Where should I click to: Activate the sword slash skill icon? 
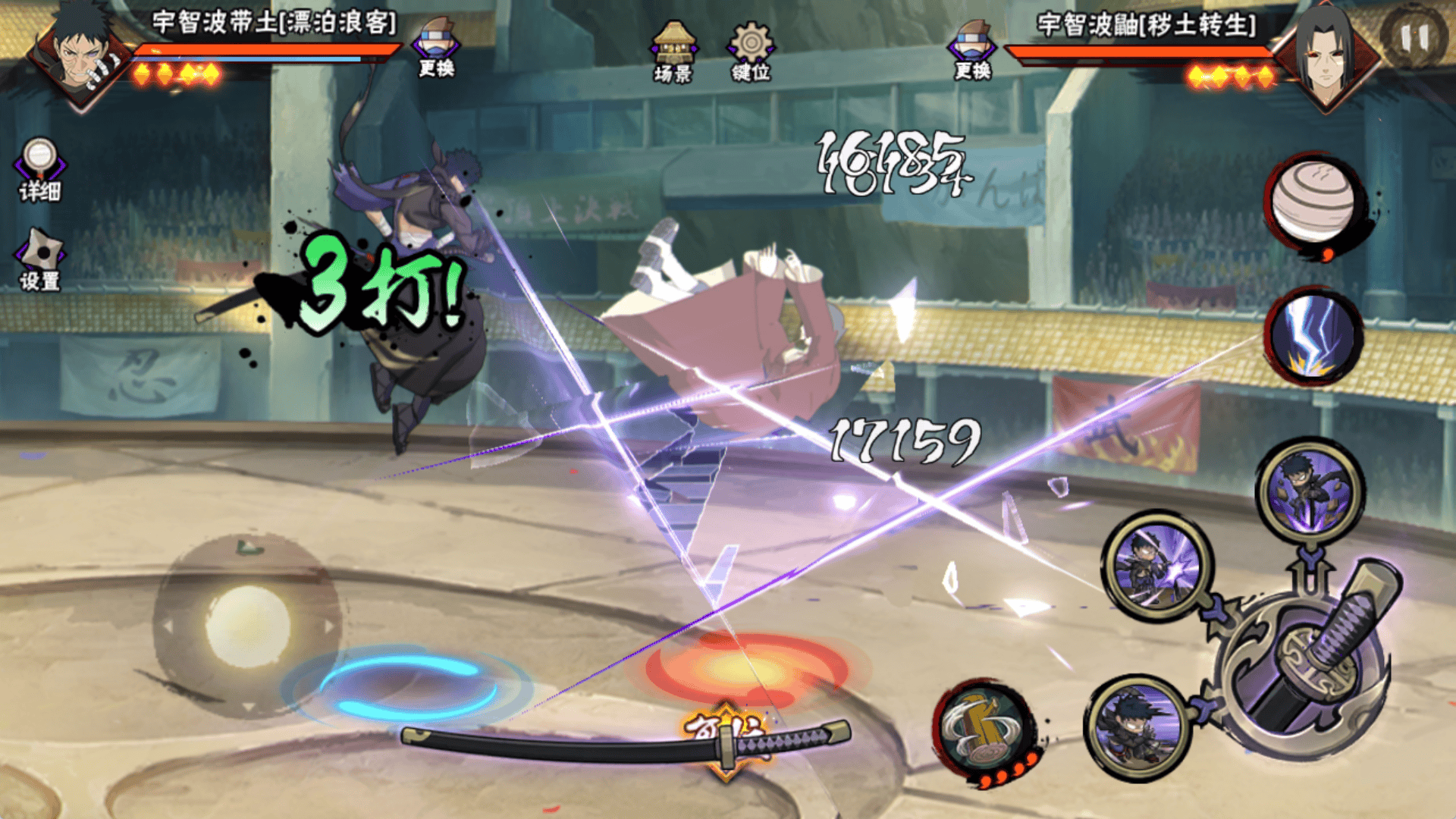[x=1156, y=565]
